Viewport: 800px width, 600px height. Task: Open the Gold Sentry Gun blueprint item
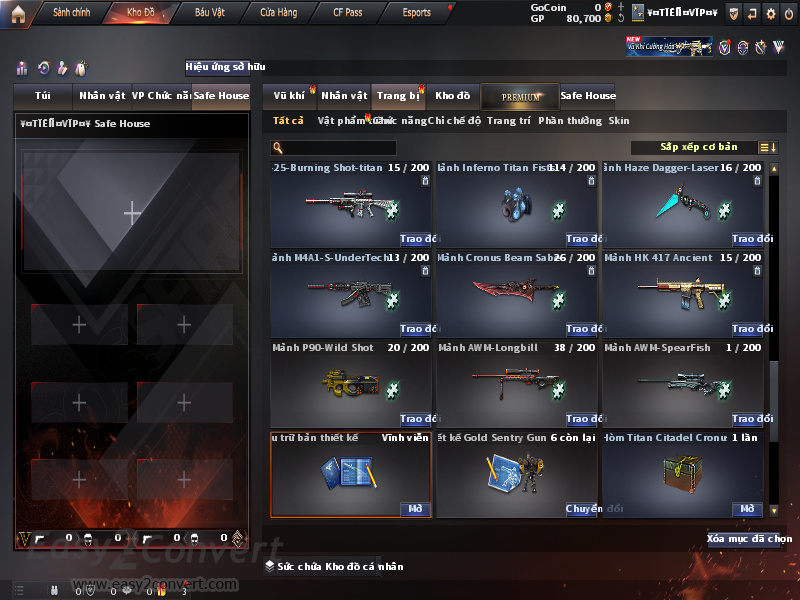coord(515,473)
